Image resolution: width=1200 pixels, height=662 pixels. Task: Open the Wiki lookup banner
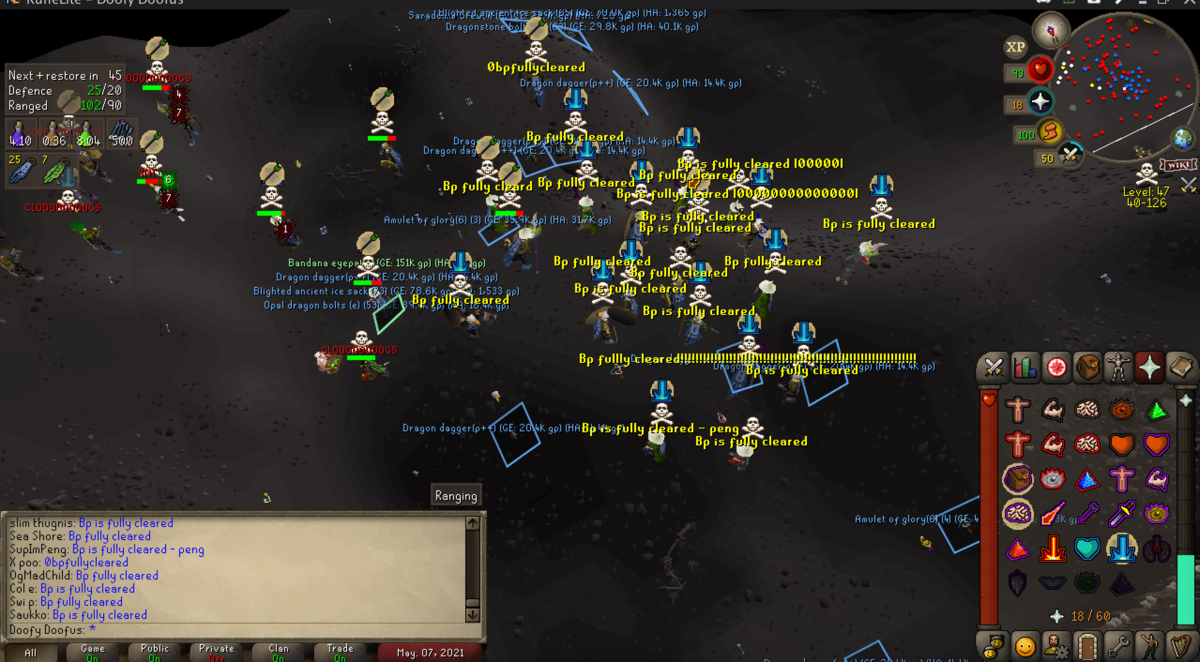pyautogui.click(x=1179, y=164)
